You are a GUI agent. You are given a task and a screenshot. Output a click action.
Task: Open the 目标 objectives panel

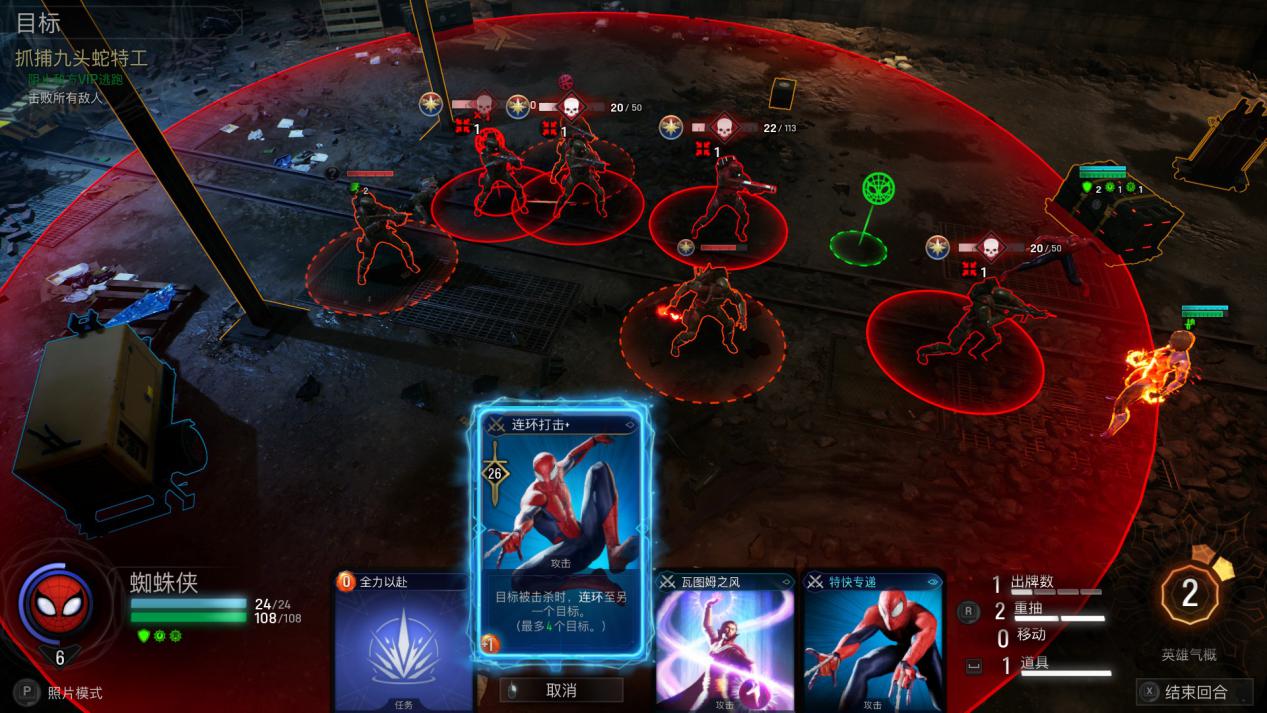tap(38, 23)
